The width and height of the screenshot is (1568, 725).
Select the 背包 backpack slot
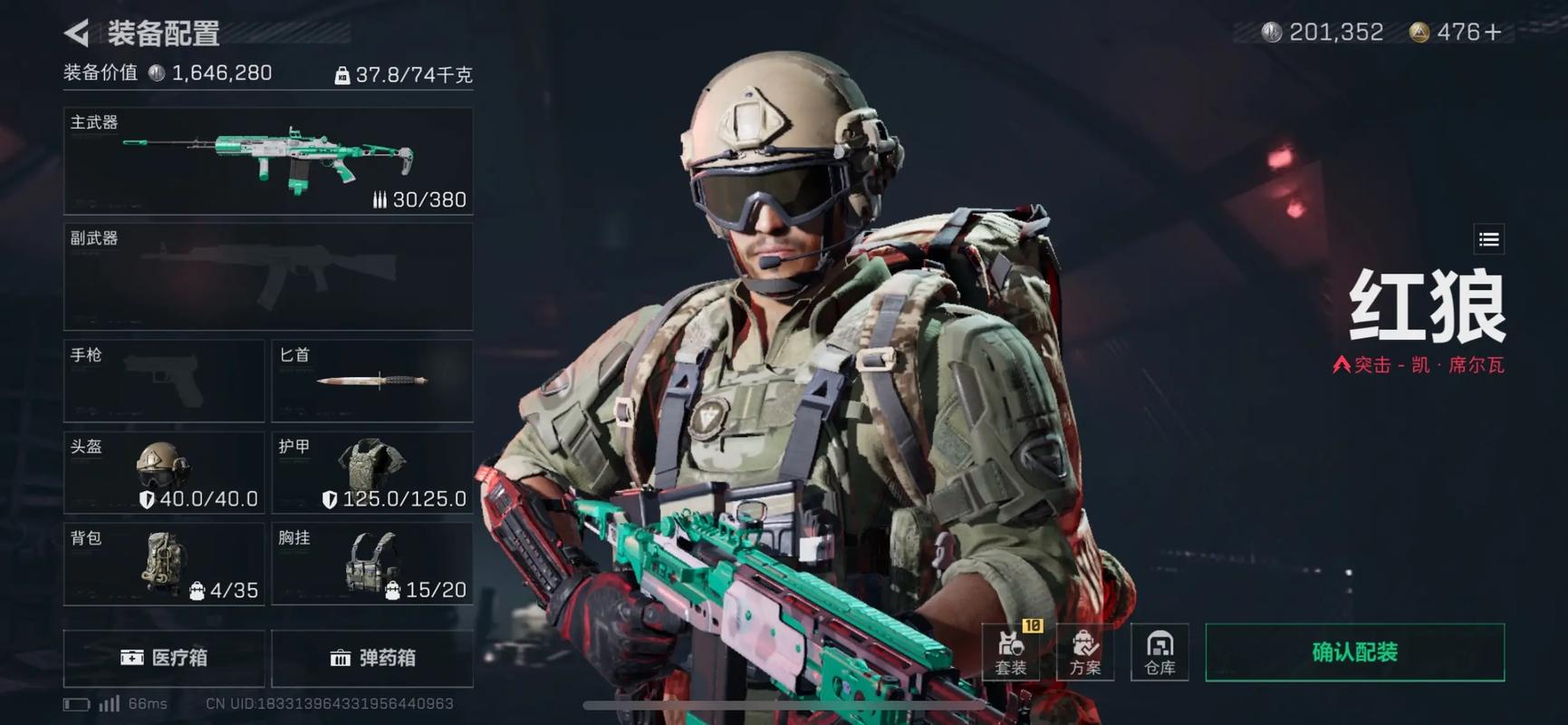[164, 564]
